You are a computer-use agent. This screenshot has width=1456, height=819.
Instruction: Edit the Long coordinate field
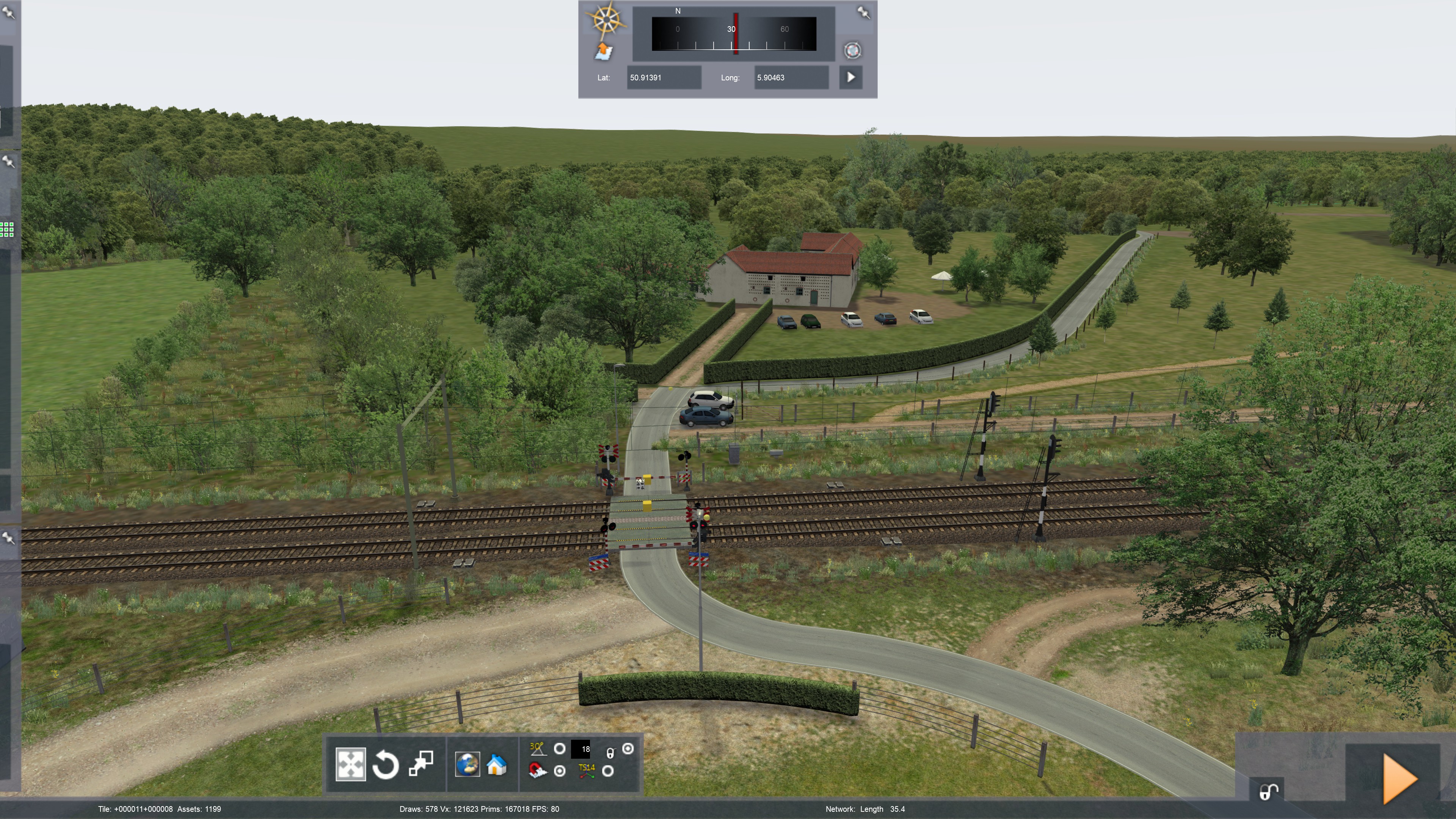(x=791, y=77)
